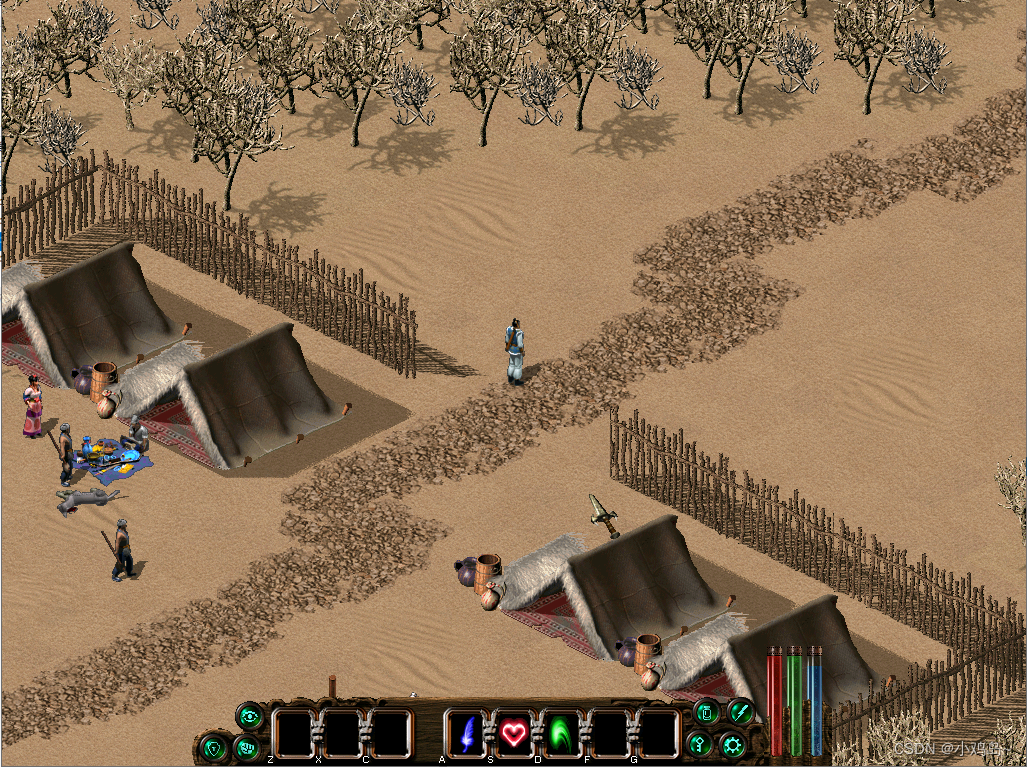Activate the blue feather skill

point(466,735)
